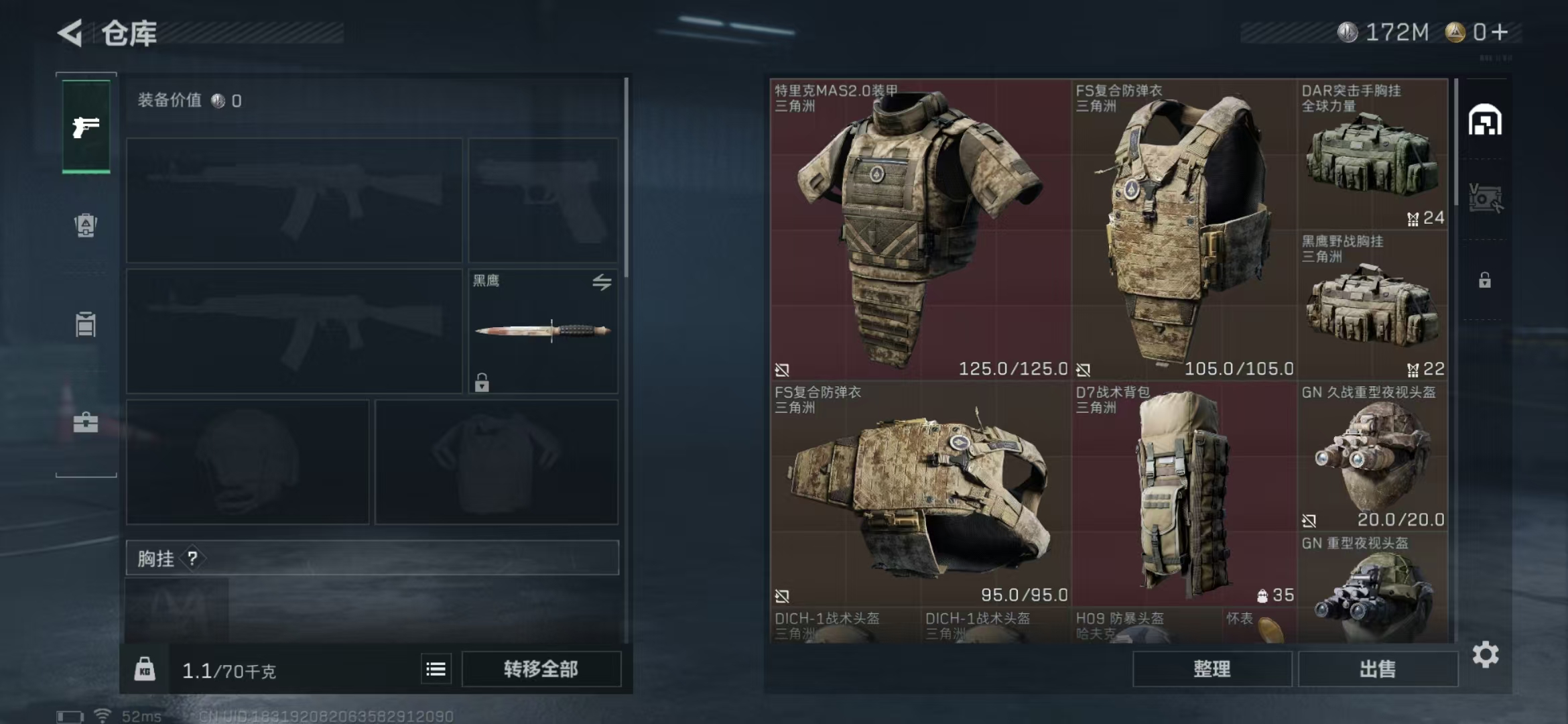The width and height of the screenshot is (1568, 724).
Task: Click the padlock locked storage tab
Action: click(1485, 280)
